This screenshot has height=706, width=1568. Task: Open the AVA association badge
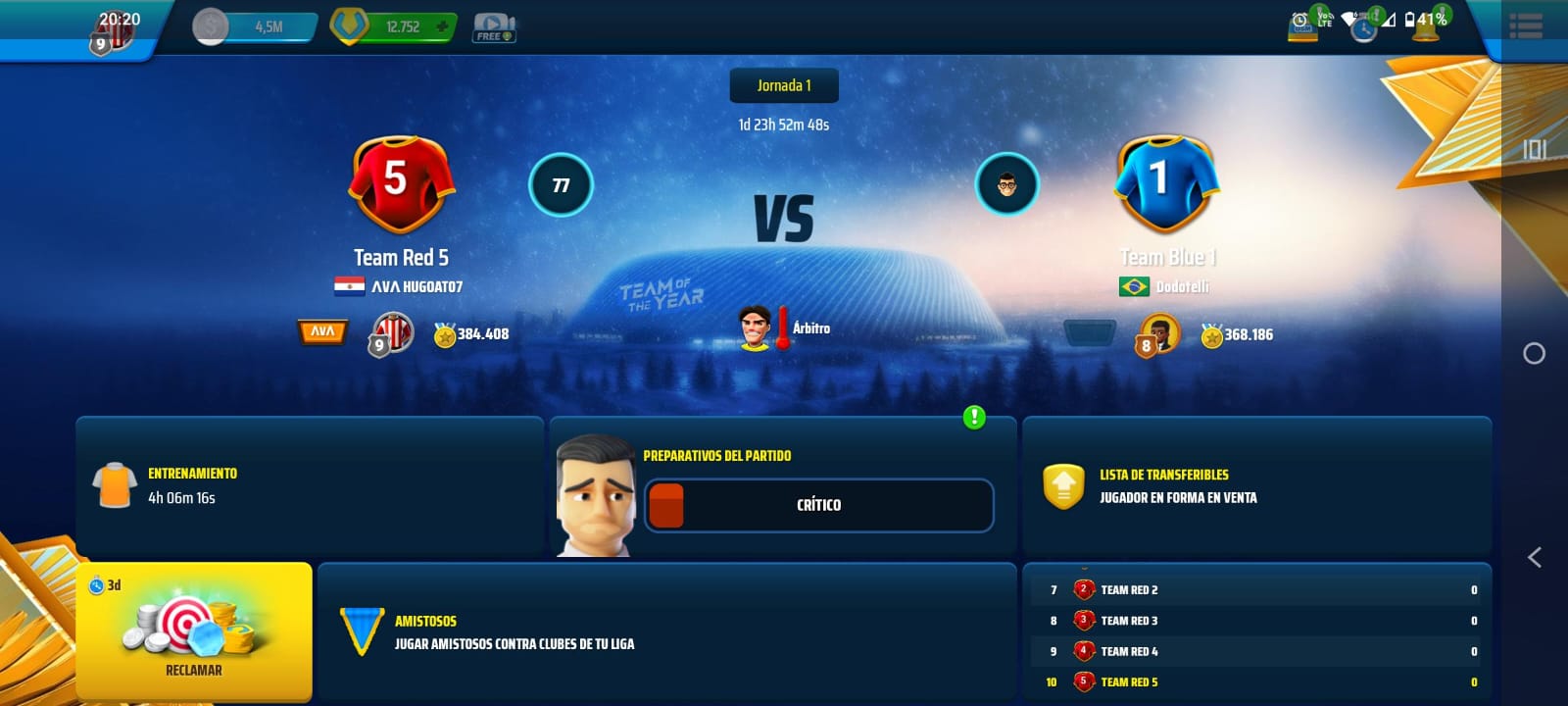coord(322,332)
